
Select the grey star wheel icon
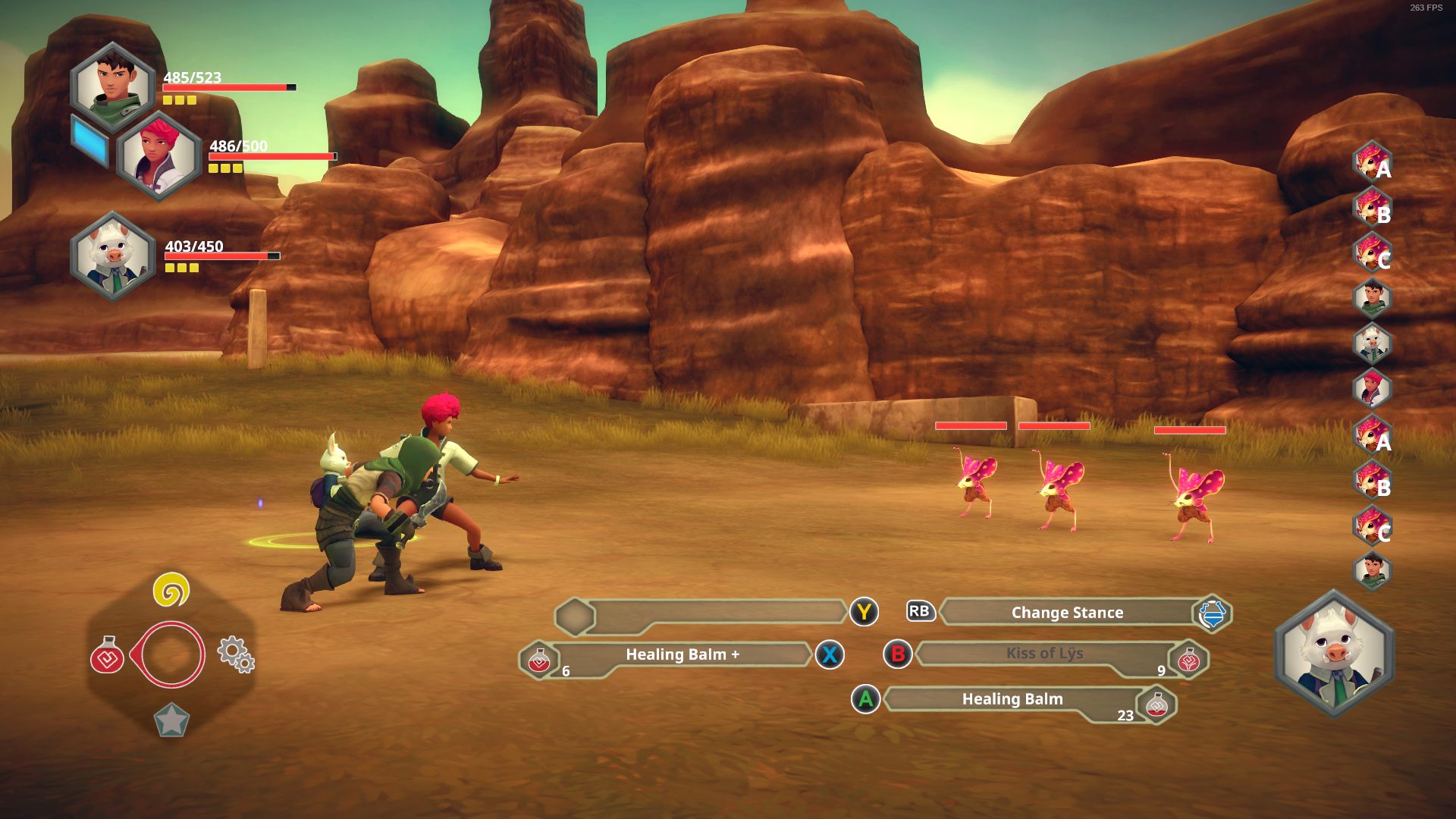(x=171, y=720)
